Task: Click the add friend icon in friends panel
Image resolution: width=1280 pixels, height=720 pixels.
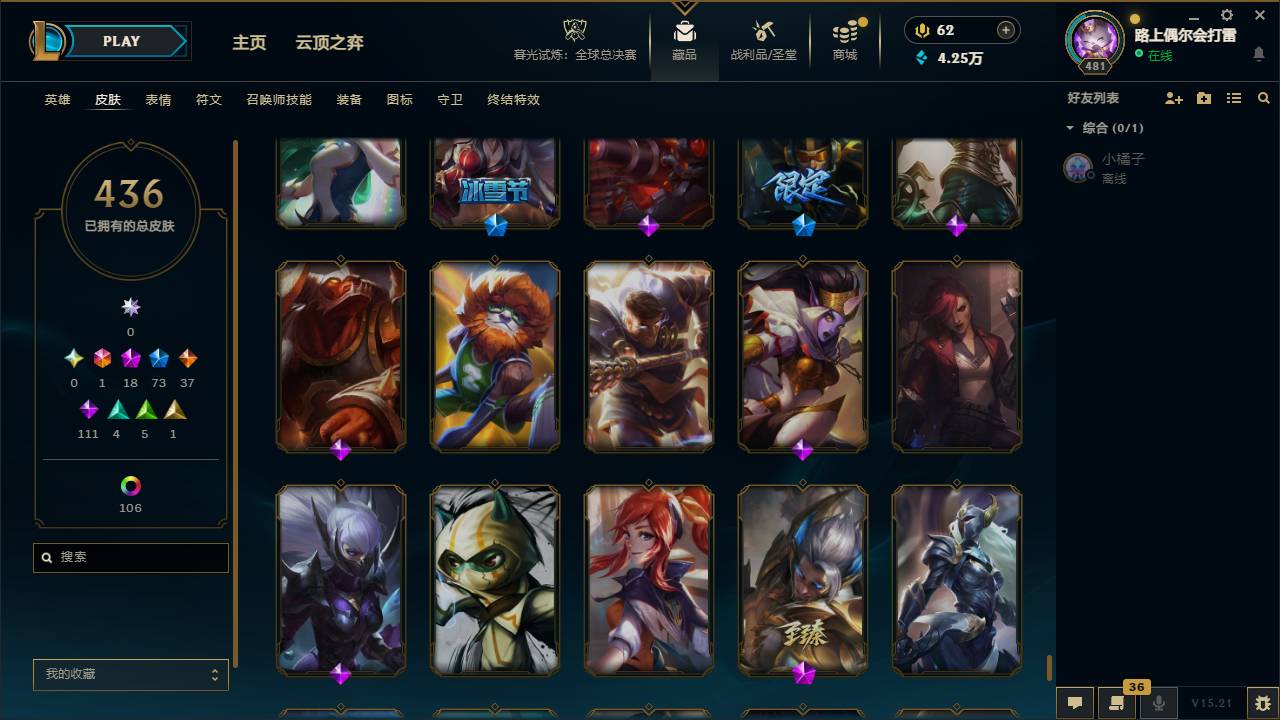Action: tap(1172, 98)
